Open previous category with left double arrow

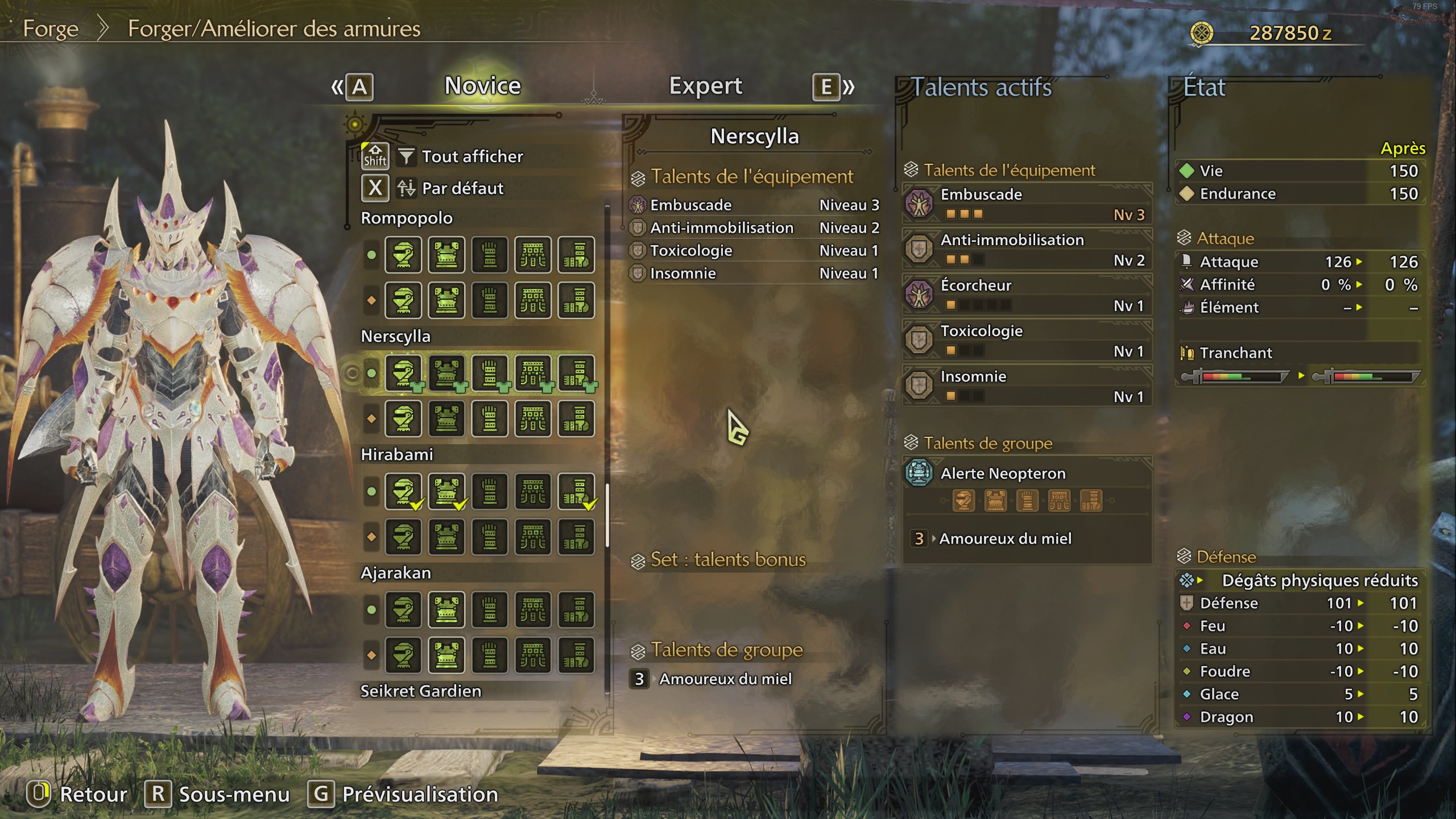pos(337,86)
